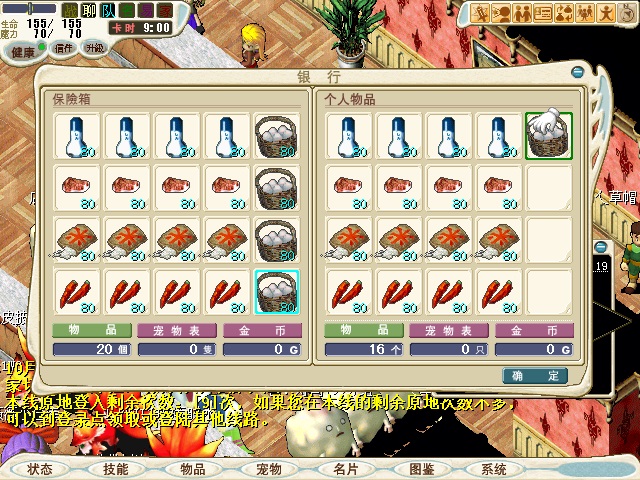The width and height of the screenshot is (640, 480).
Task: Open the 物品 inventory menu in the bottom bar
Action: (x=192, y=468)
